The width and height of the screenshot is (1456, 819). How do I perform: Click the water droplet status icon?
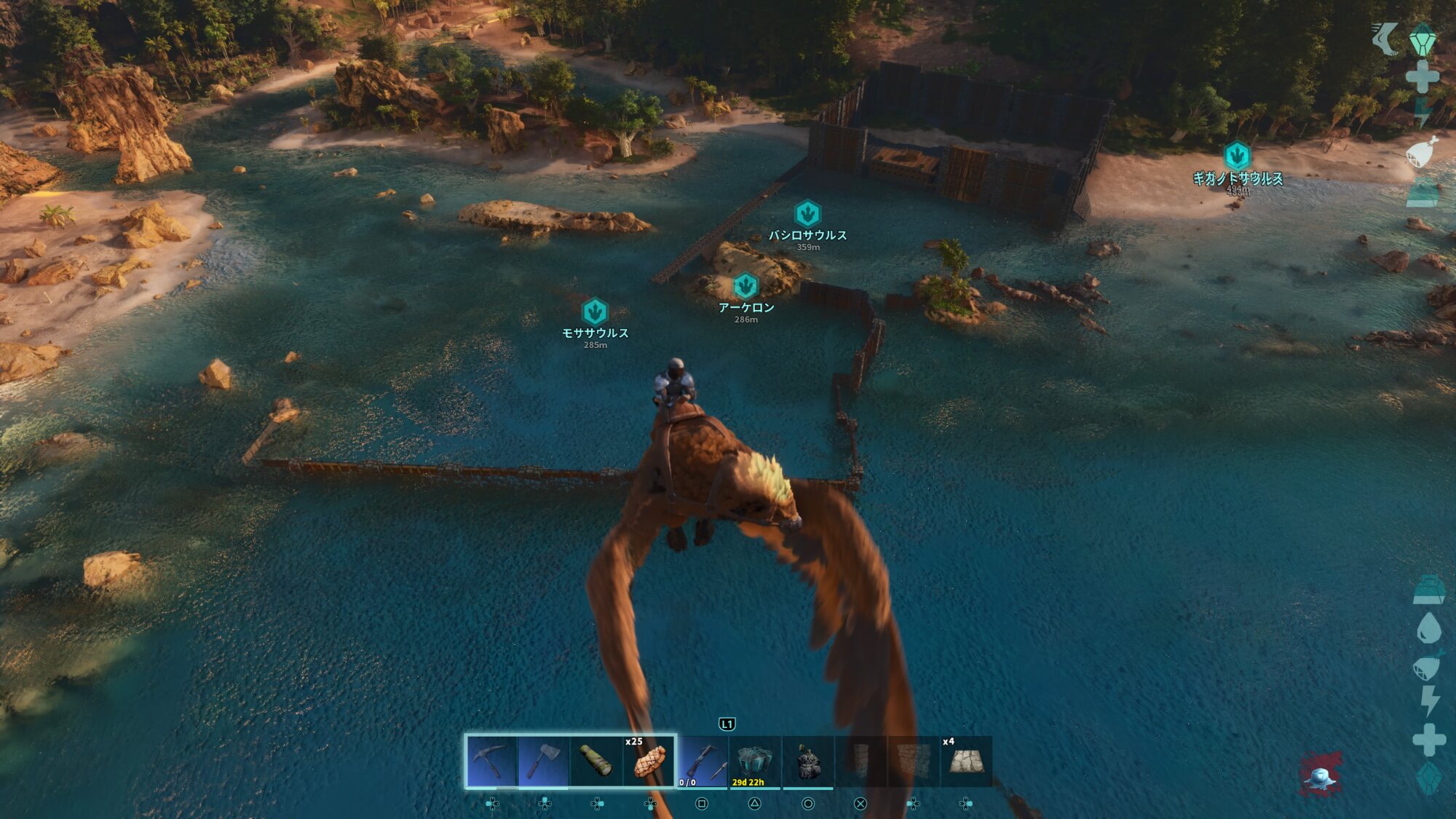(x=1428, y=628)
